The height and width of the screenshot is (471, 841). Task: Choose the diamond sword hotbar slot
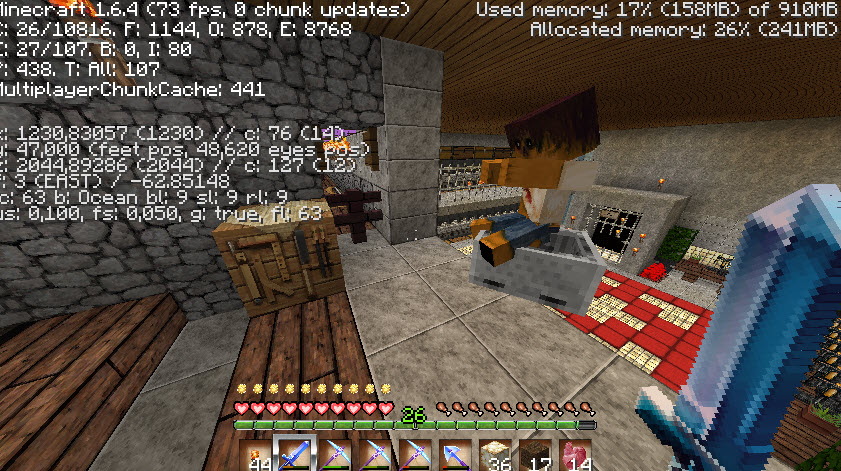point(296,455)
